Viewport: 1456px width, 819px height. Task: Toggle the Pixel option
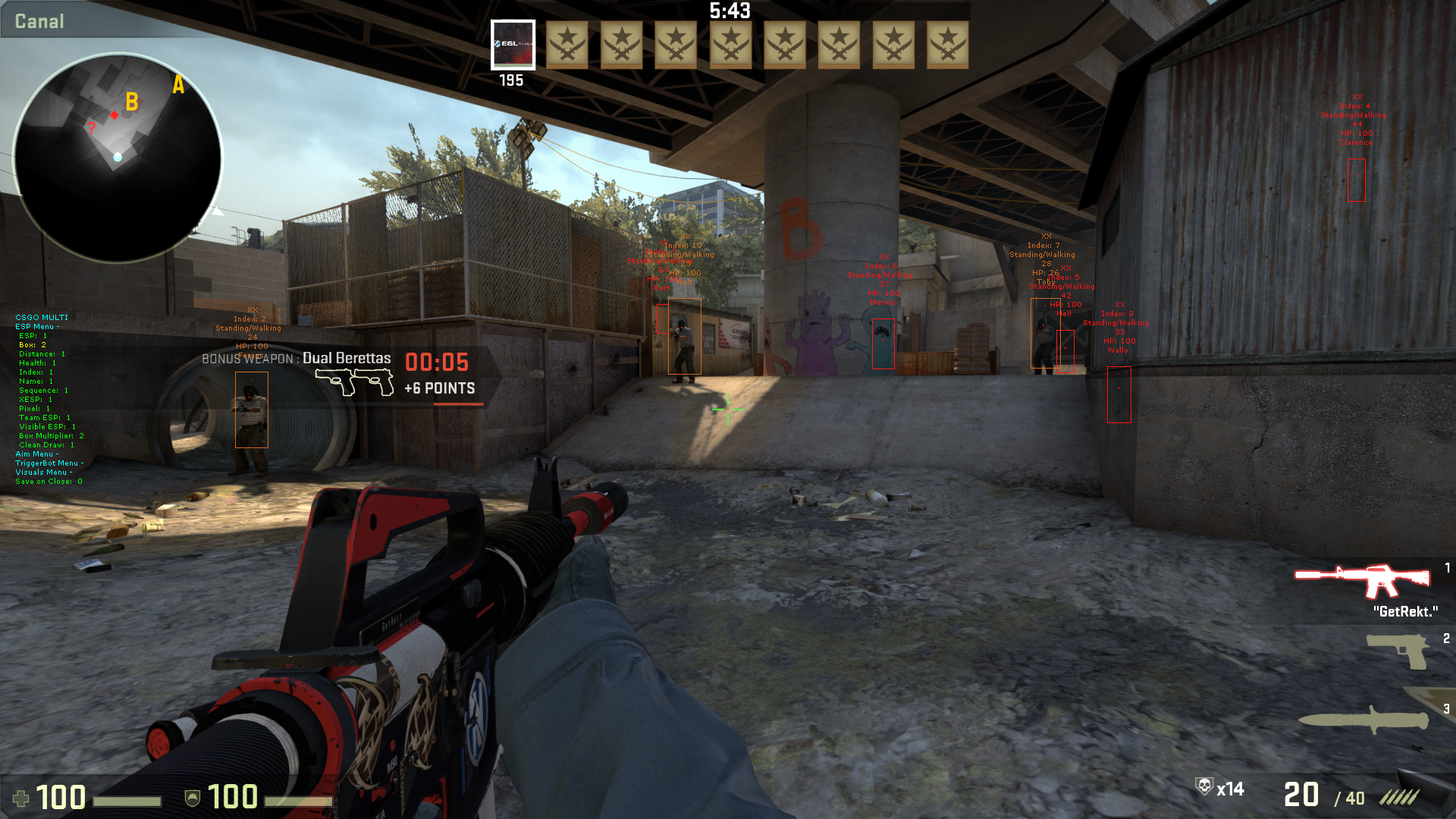[x=34, y=409]
